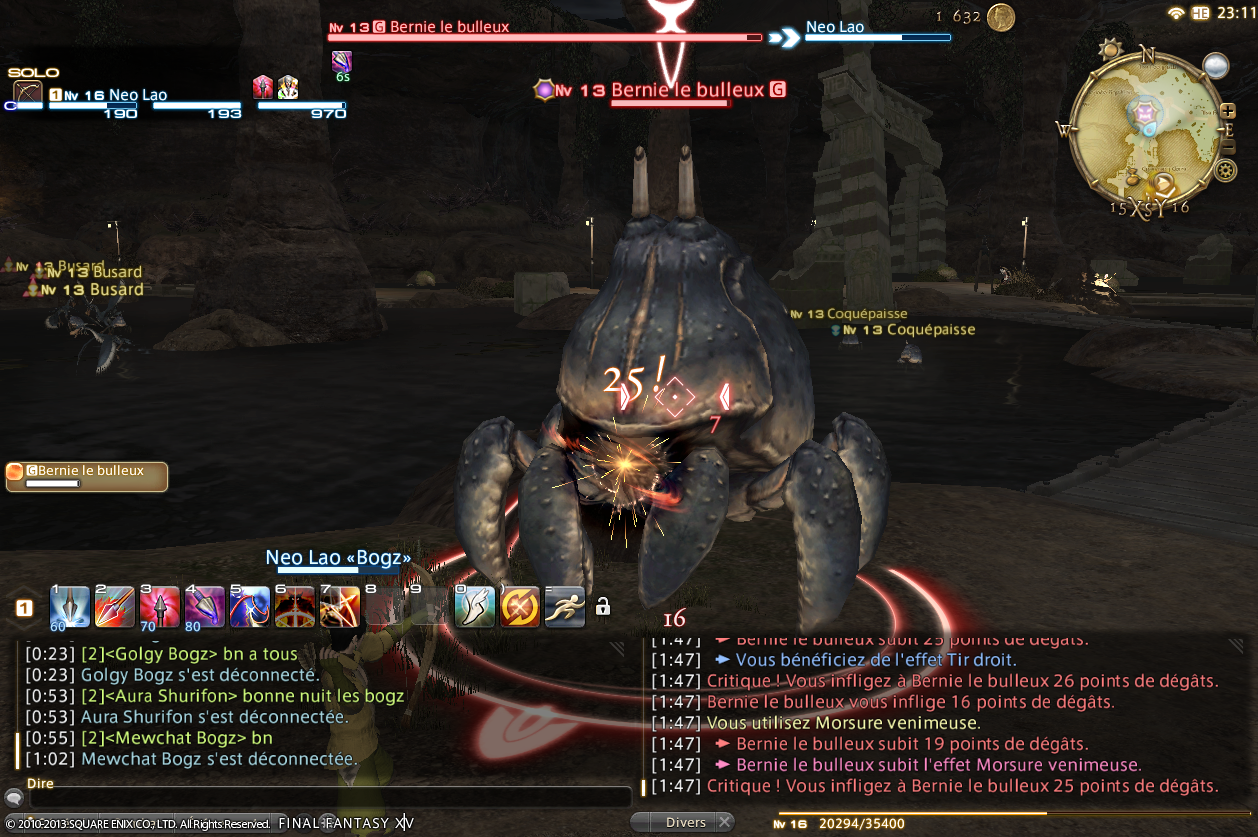This screenshot has height=837, width=1258.
Task: Activate the winged boot ability
Action: click(x=475, y=606)
